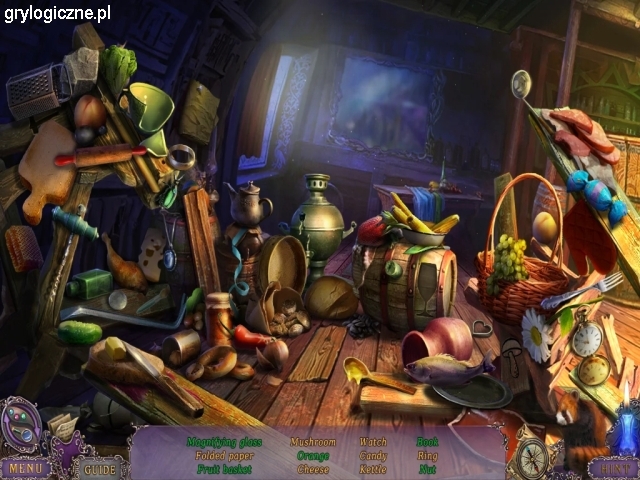Screen dimensions: 640x480
Task: Open the strategy GUIDE
Action: pyautogui.click(x=99, y=468)
